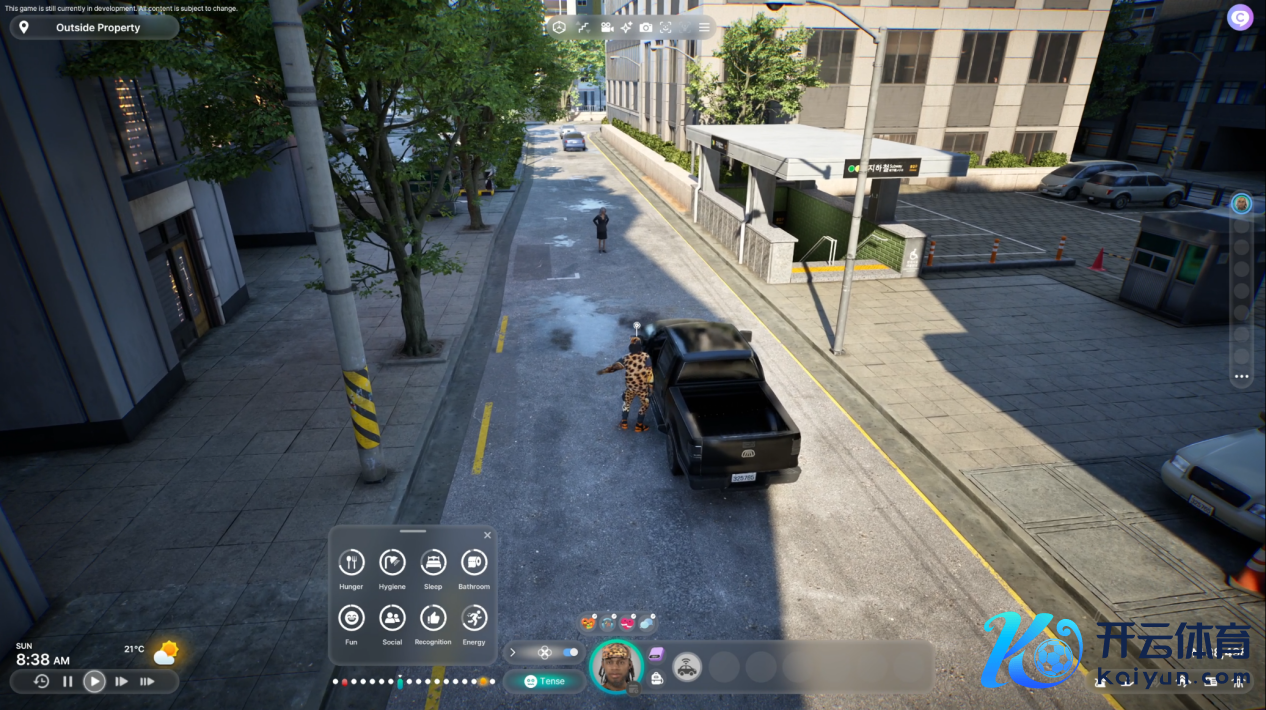Click the Tense mood button
This screenshot has height=710, width=1266.
click(x=545, y=681)
